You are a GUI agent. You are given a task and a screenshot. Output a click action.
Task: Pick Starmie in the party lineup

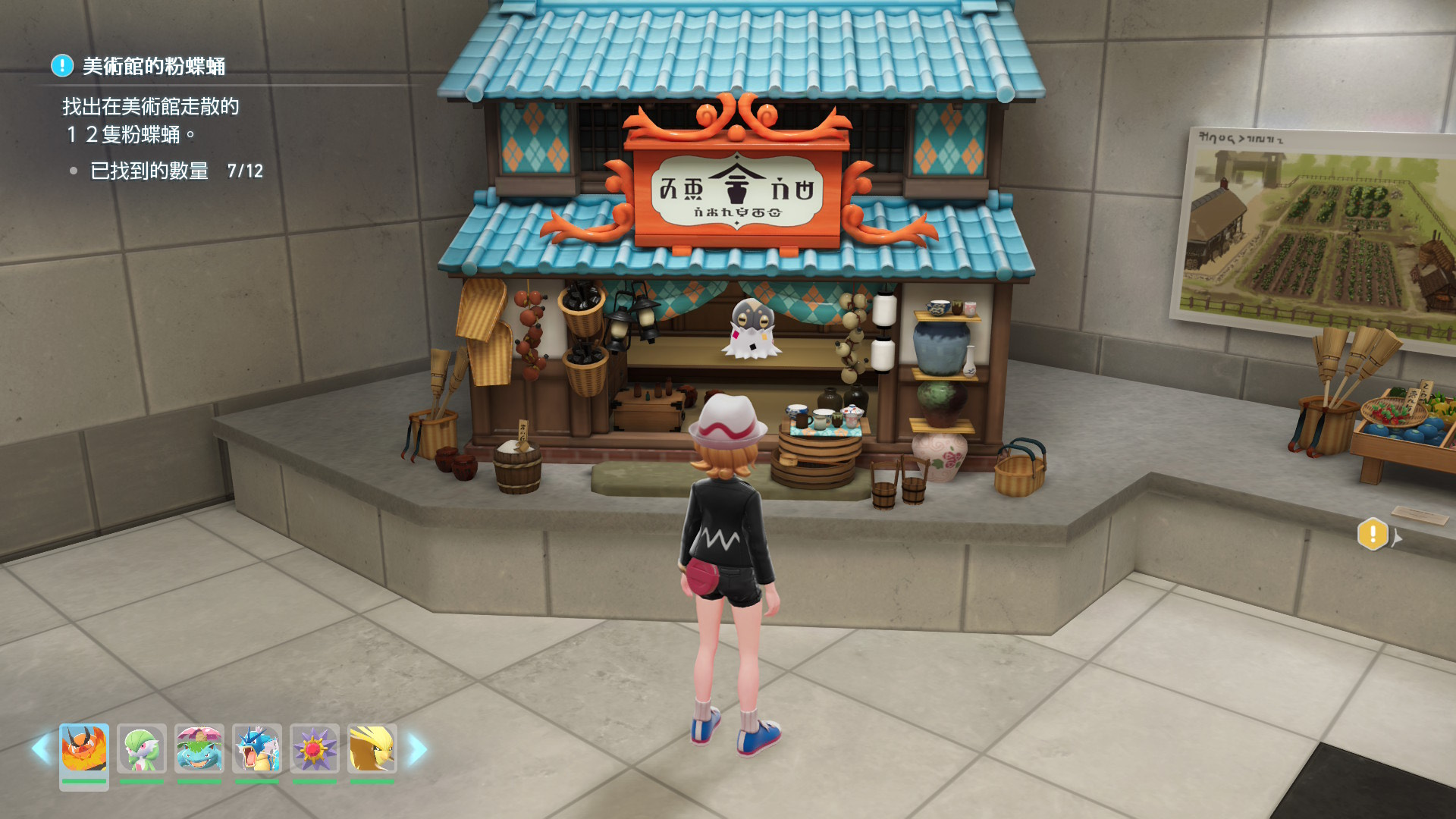click(x=315, y=749)
